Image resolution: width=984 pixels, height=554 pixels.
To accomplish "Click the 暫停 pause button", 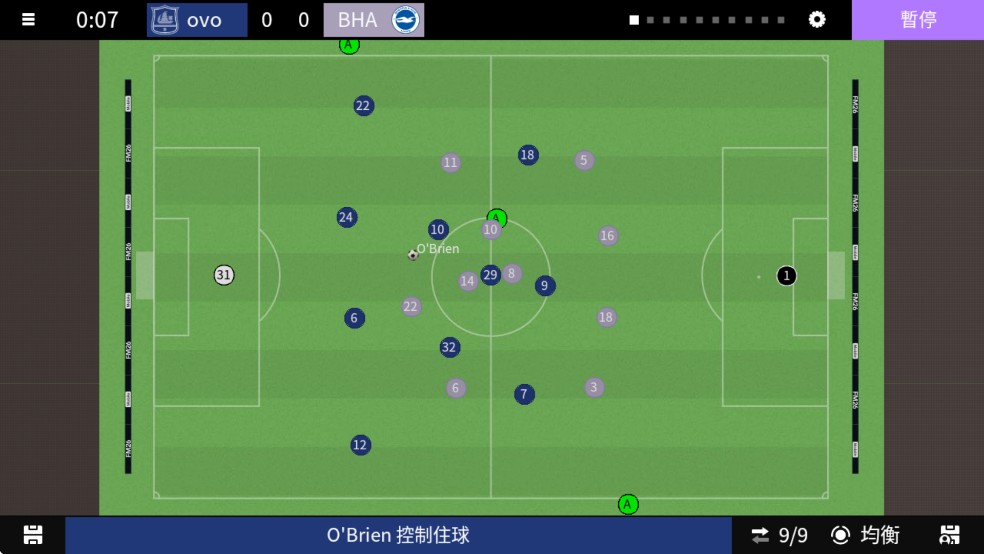I will (x=917, y=20).
